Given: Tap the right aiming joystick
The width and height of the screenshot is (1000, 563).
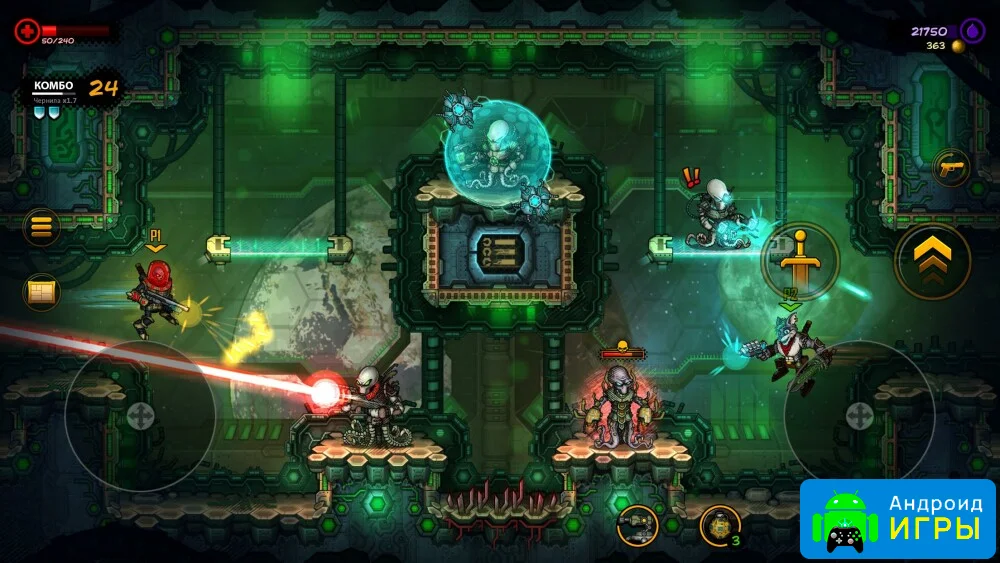Looking at the screenshot, I should coord(859,416).
